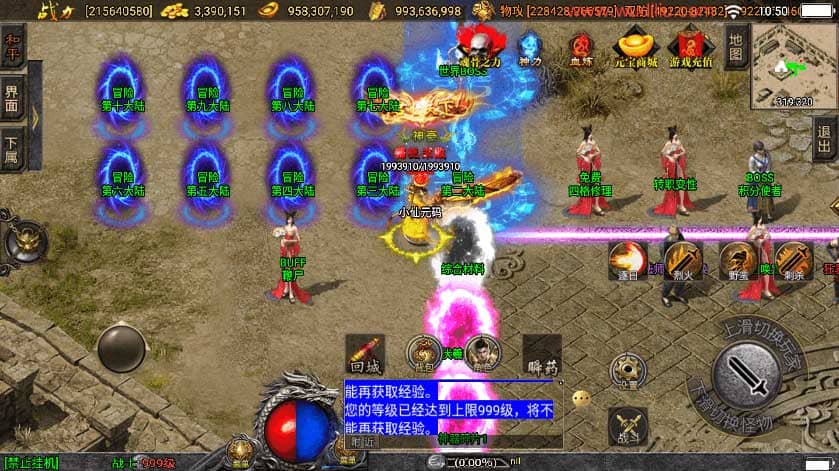Click the 退出 exit button
The height and width of the screenshot is (471, 839).
coord(826,132)
